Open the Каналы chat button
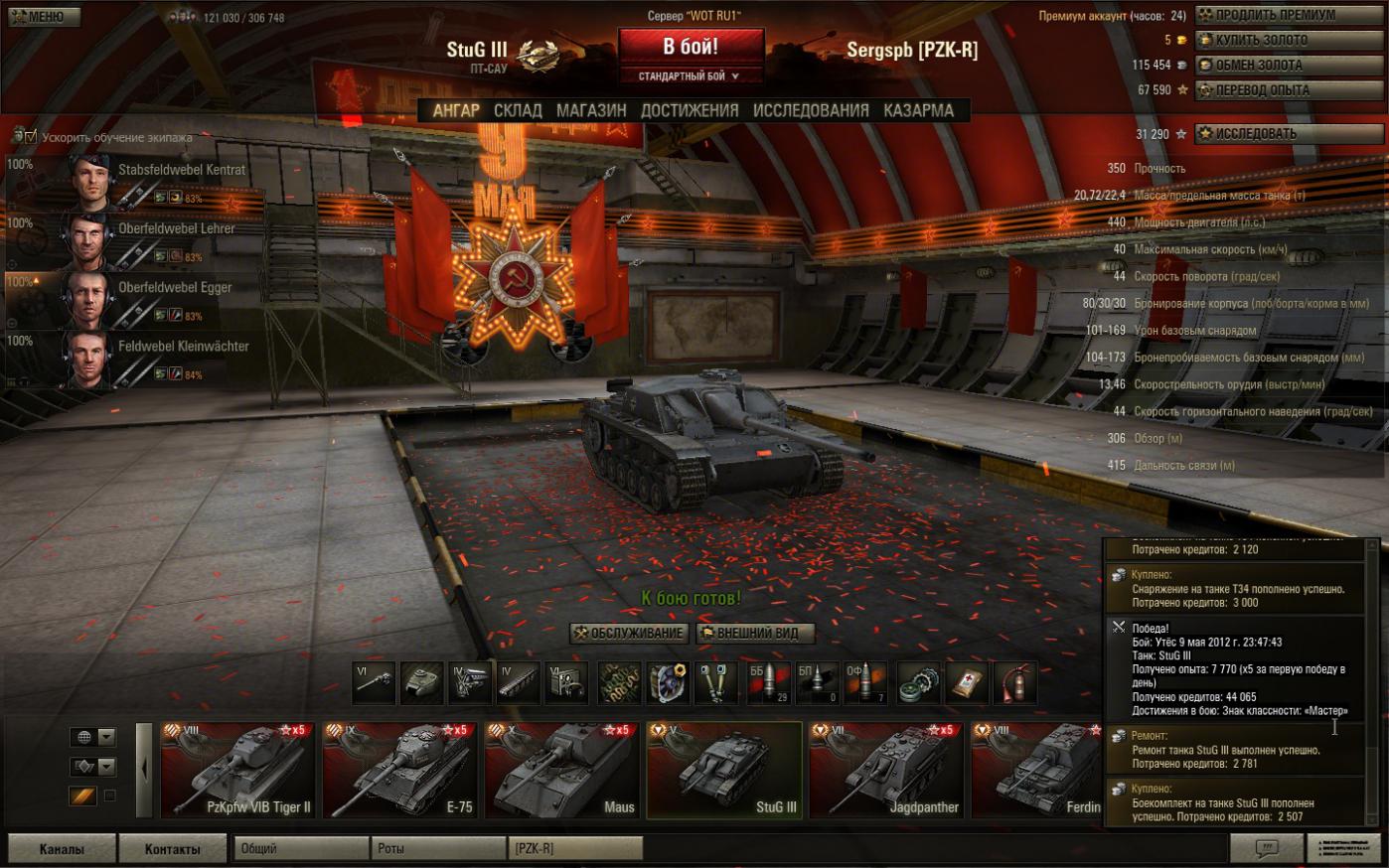The image size is (1389, 868). (61, 848)
